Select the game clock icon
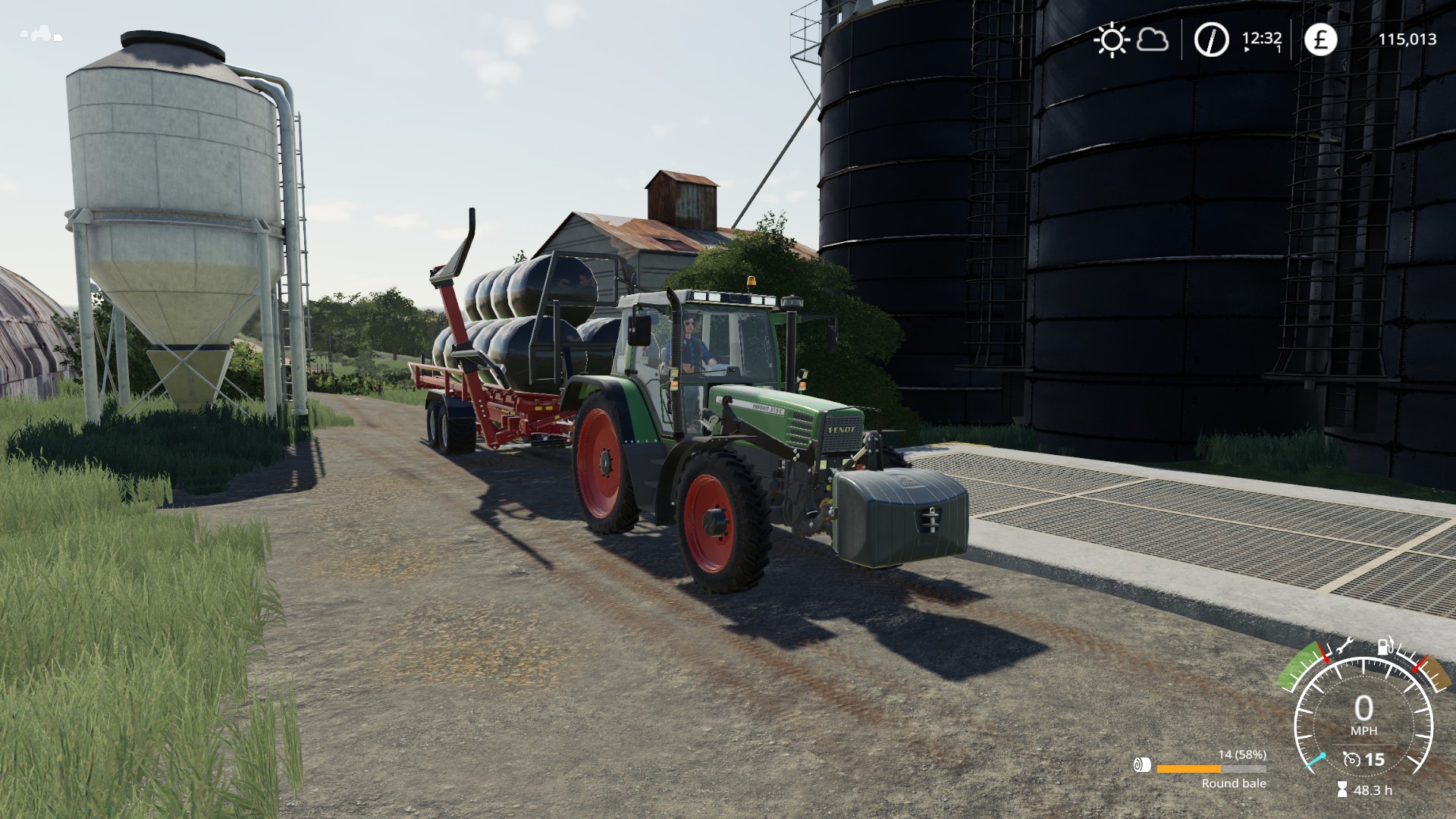Image resolution: width=1456 pixels, height=819 pixels. (x=1211, y=39)
